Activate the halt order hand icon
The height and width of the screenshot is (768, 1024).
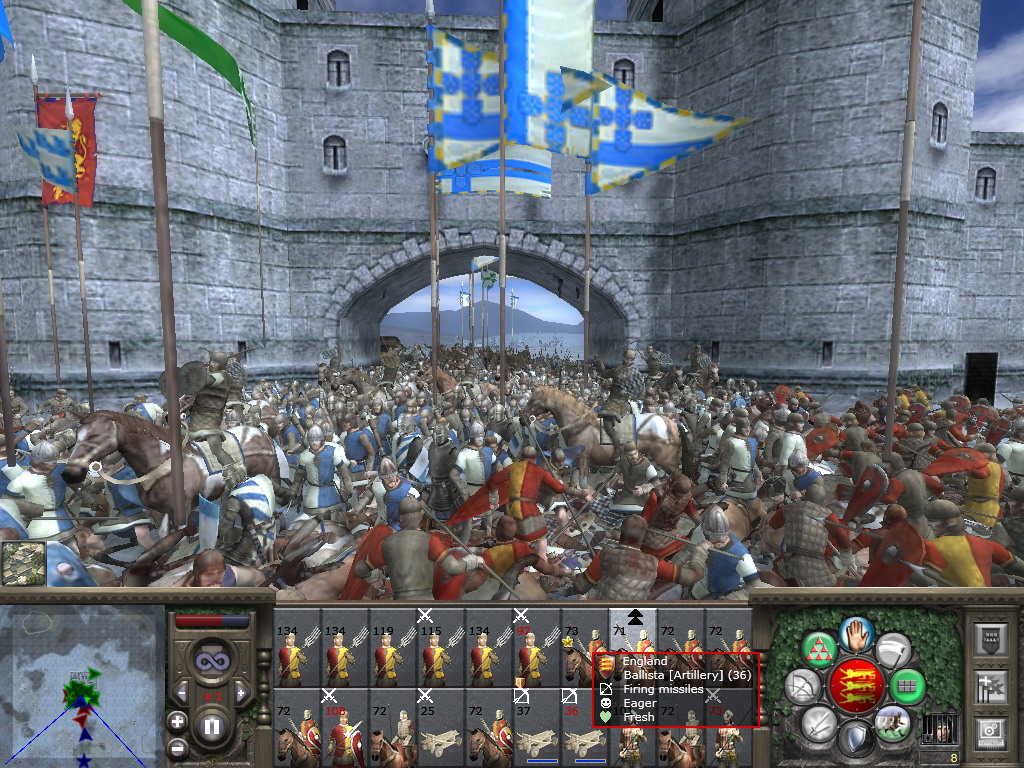pos(857,634)
